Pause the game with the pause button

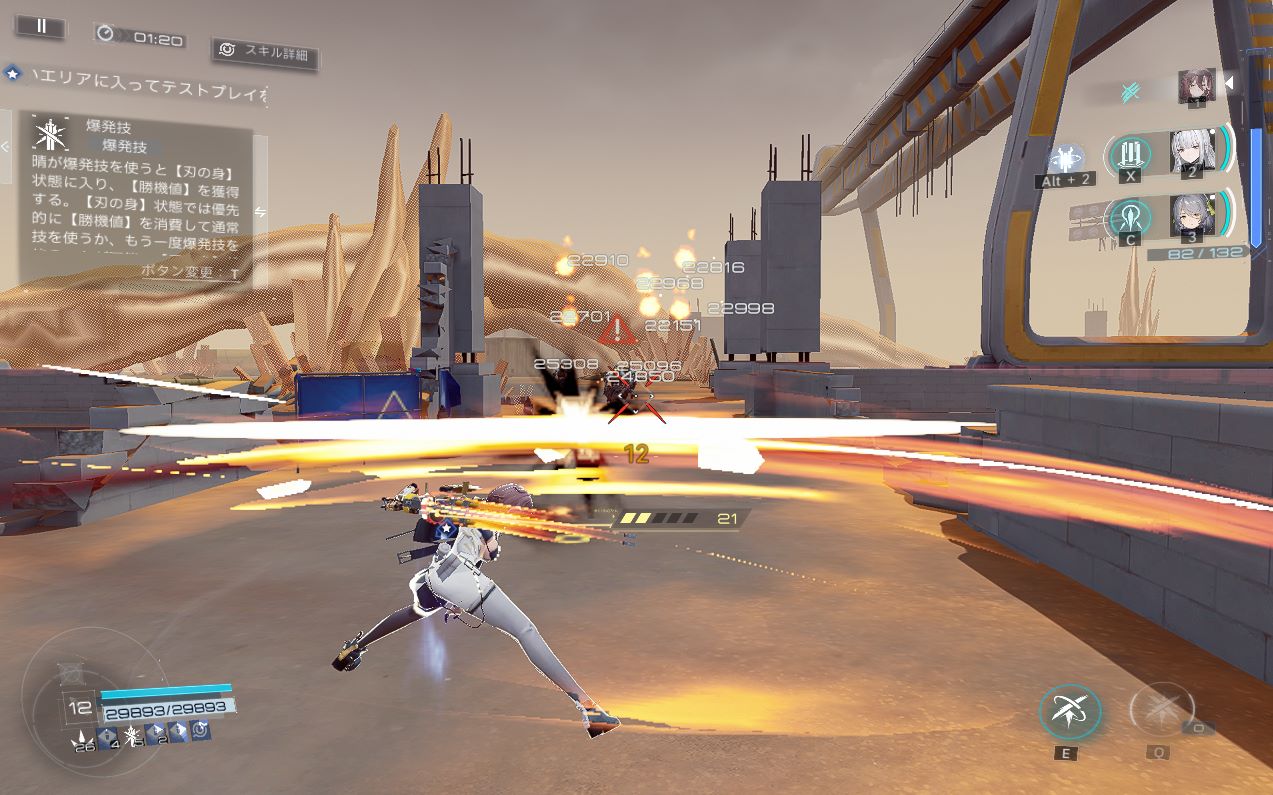tap(41, 27)
